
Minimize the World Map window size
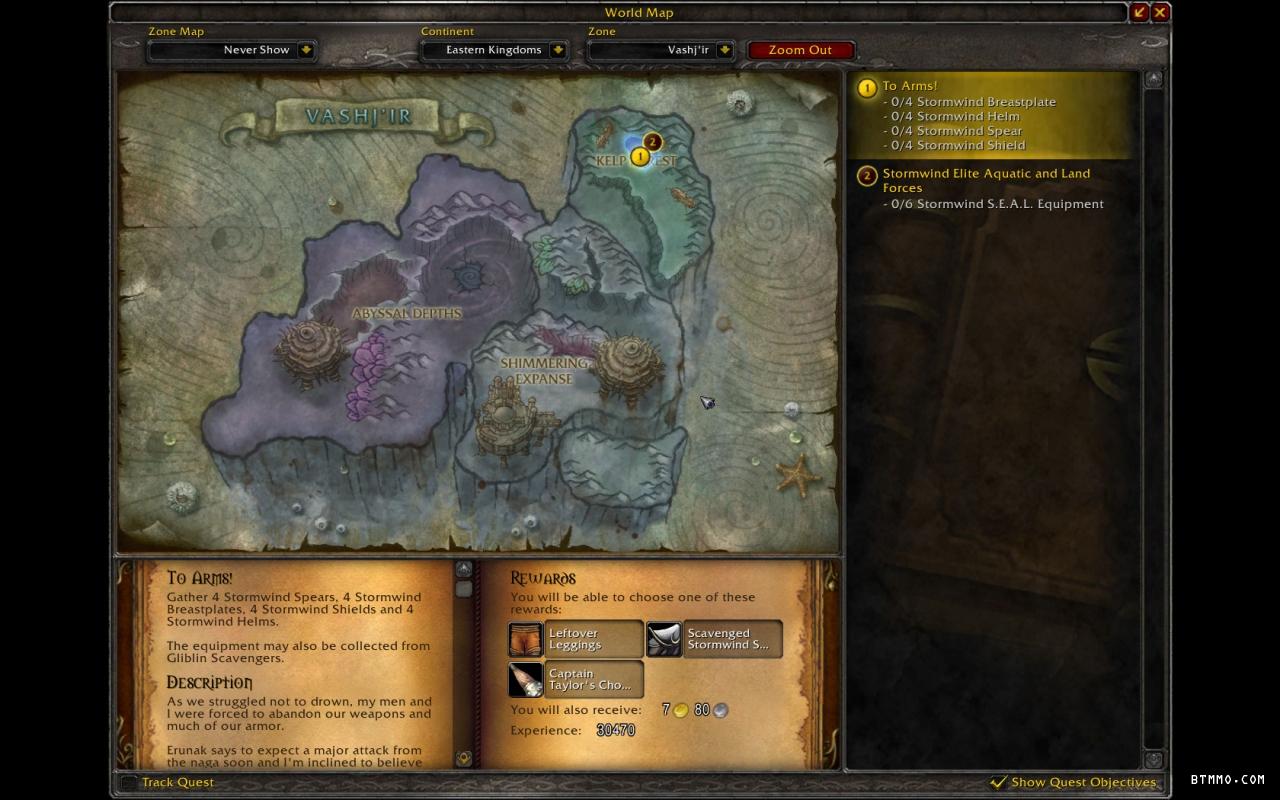[1140, 12]
